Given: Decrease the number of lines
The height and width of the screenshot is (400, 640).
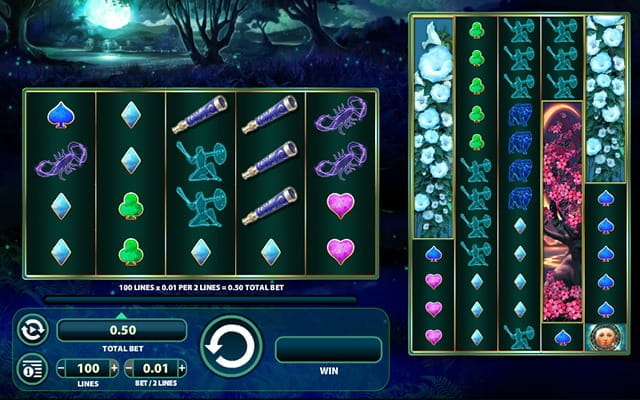Looking at the screenshot, I should click(62, 367).
